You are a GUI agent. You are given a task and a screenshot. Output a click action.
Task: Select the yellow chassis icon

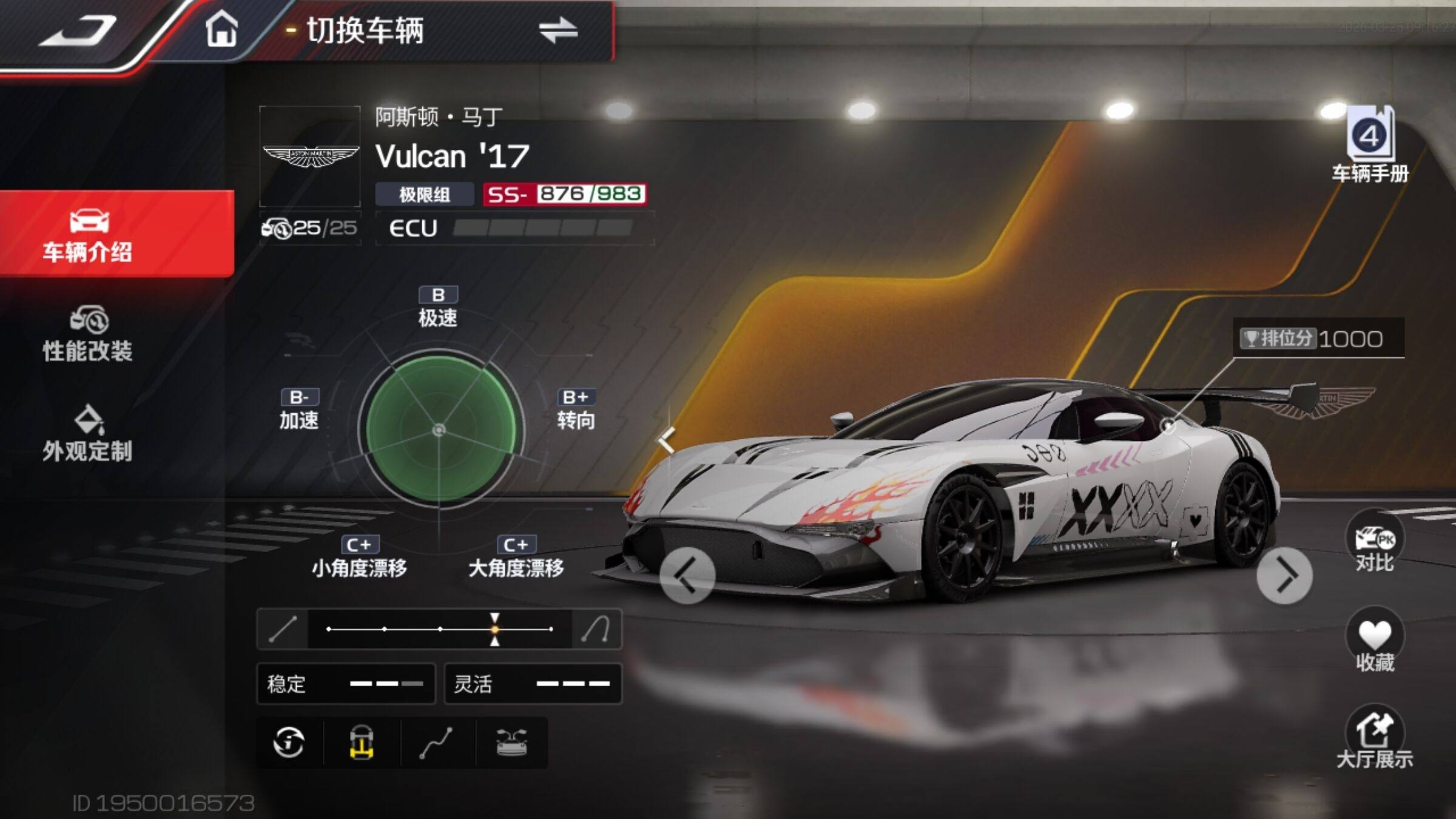click(362, 743)
